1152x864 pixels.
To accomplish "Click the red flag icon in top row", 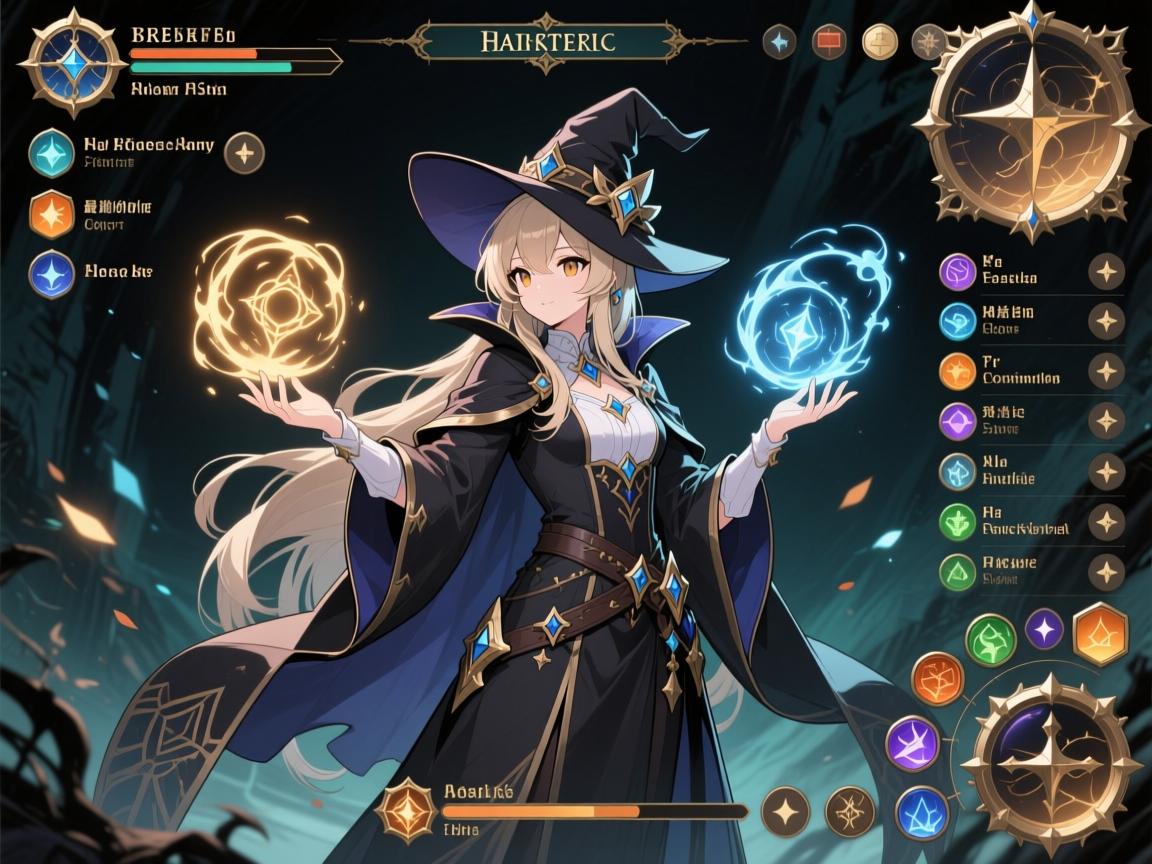I will (x=829, y=41).
